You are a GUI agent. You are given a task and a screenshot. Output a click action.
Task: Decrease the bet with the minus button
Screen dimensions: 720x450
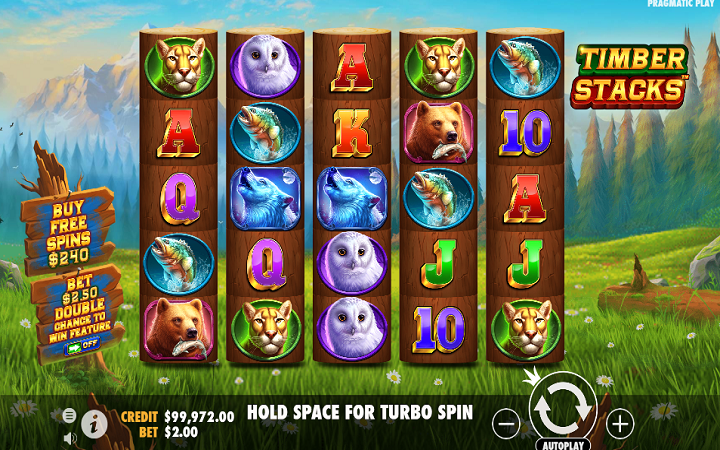[x=506, y=424]
